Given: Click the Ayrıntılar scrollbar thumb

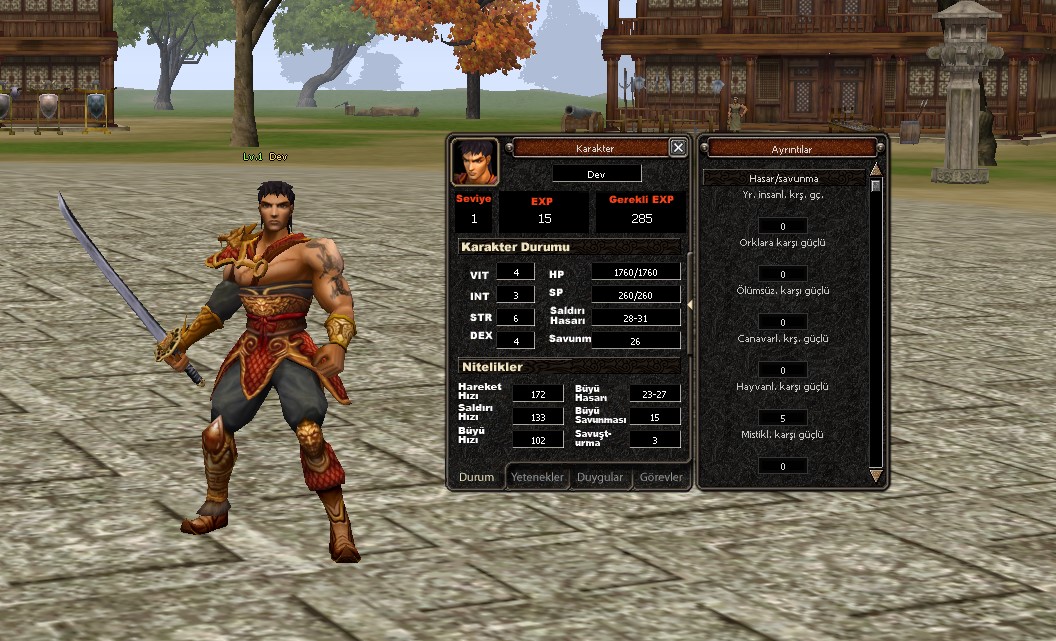Looking at the screenshot, I should 876,186.
